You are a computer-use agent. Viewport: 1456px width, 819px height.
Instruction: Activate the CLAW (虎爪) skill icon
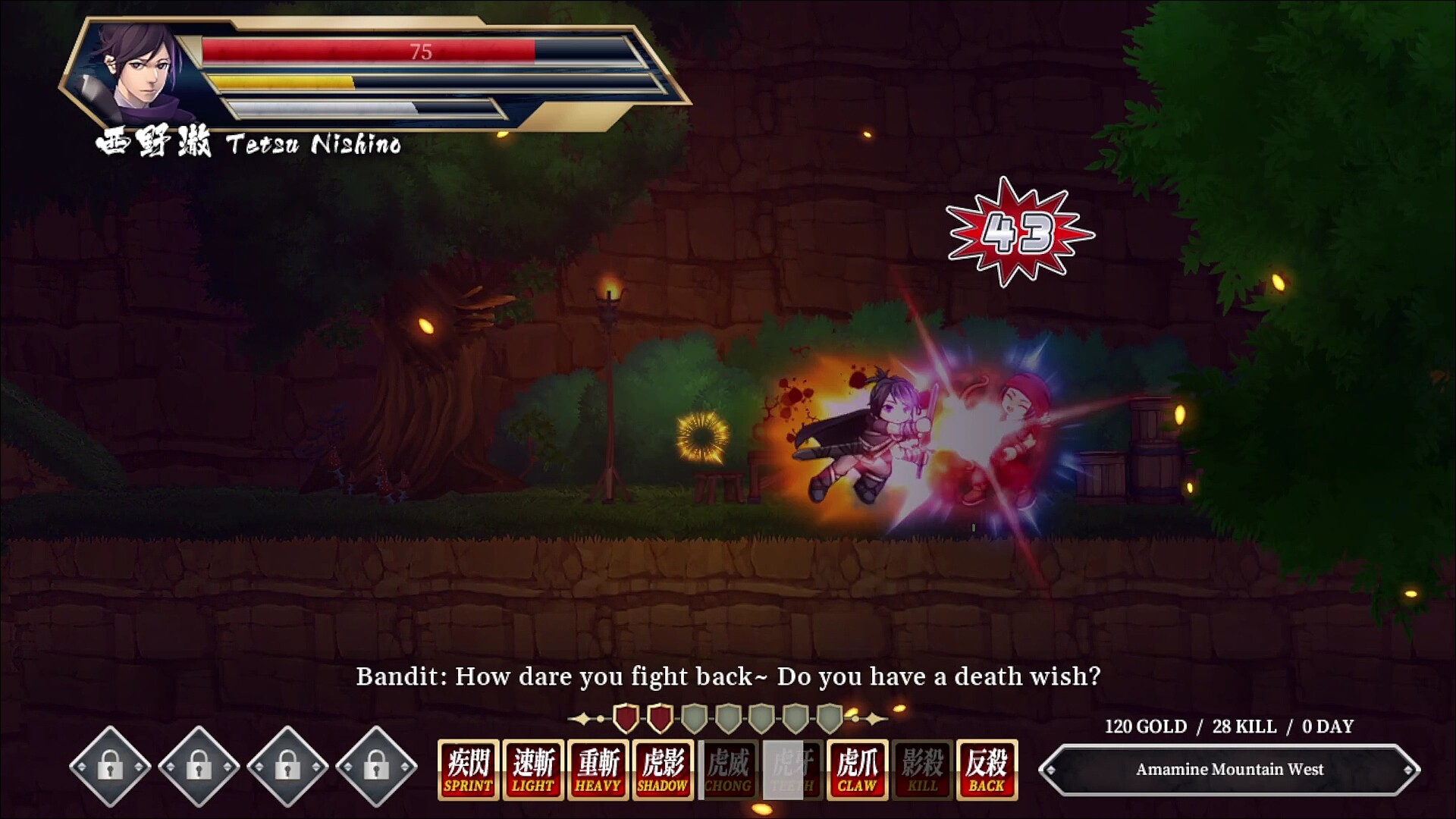855,769
